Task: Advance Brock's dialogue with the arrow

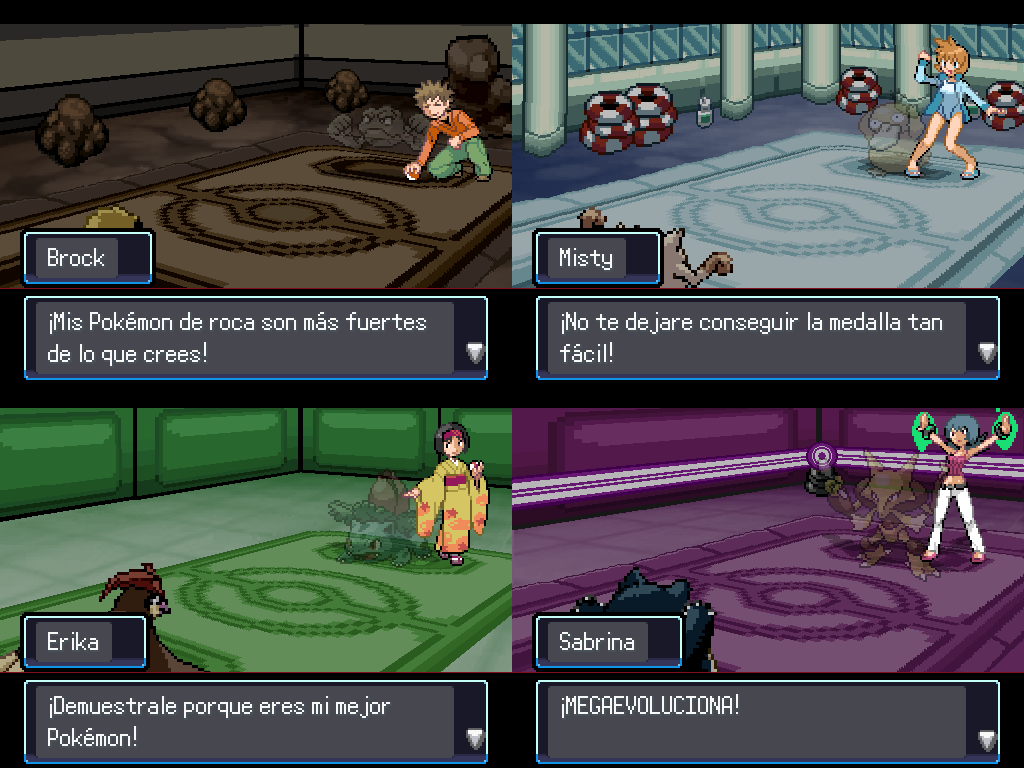Action: coord(475,352)
